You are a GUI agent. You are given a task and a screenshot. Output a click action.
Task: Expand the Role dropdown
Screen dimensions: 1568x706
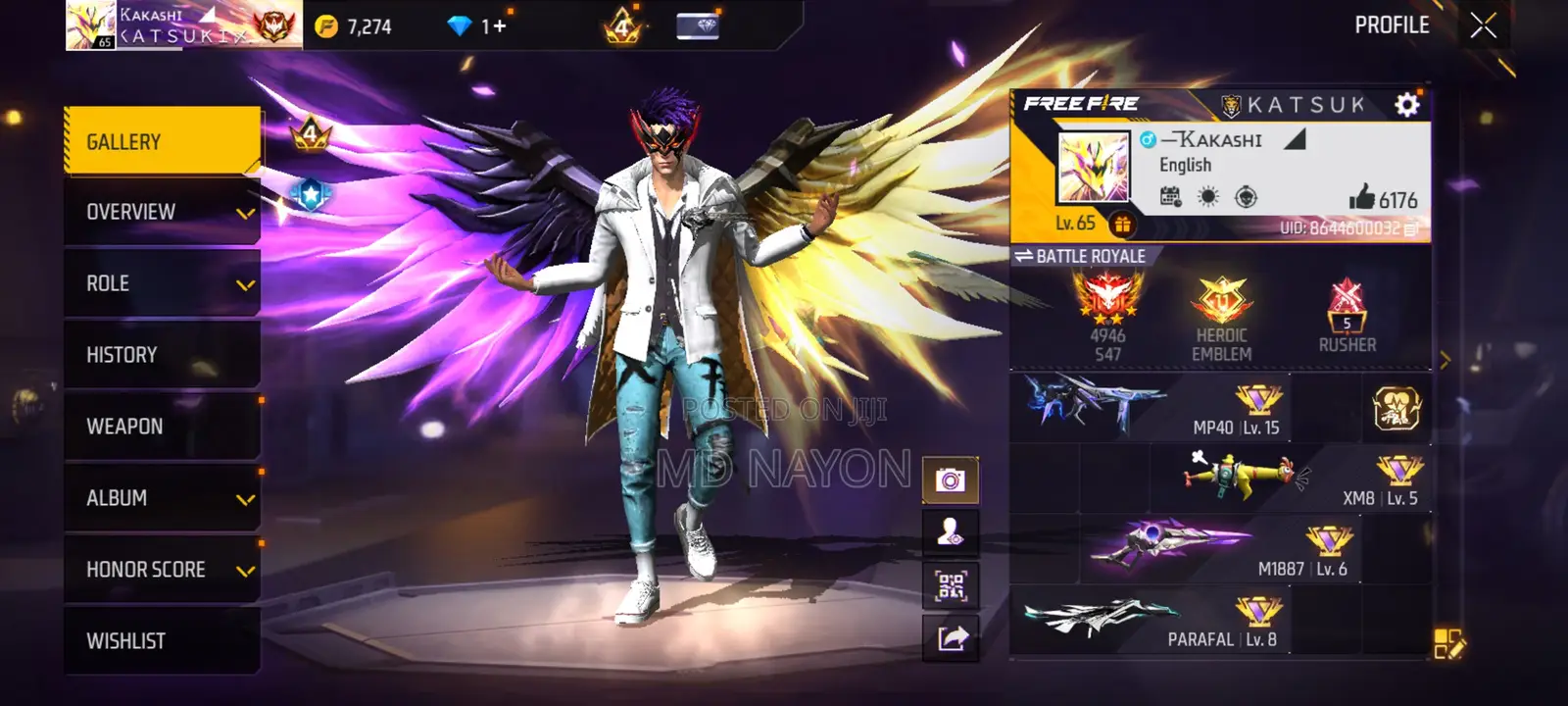[163, 282]
